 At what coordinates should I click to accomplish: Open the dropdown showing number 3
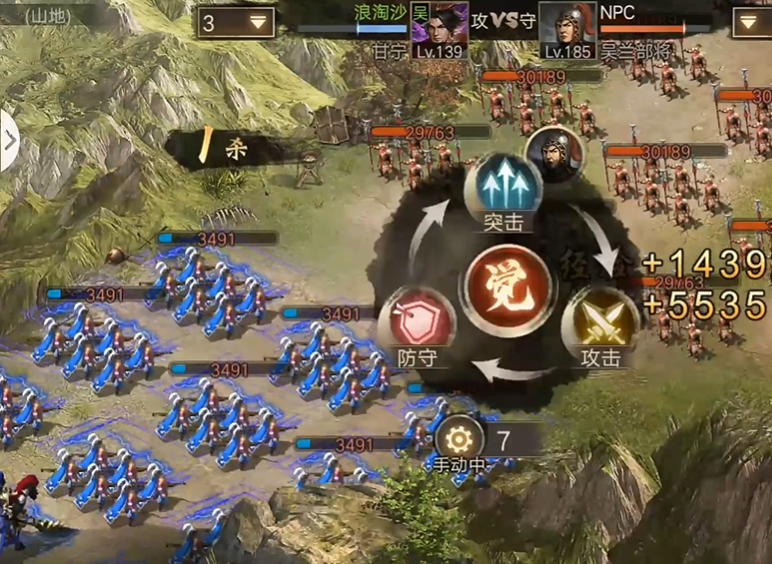tap(236, 22)
